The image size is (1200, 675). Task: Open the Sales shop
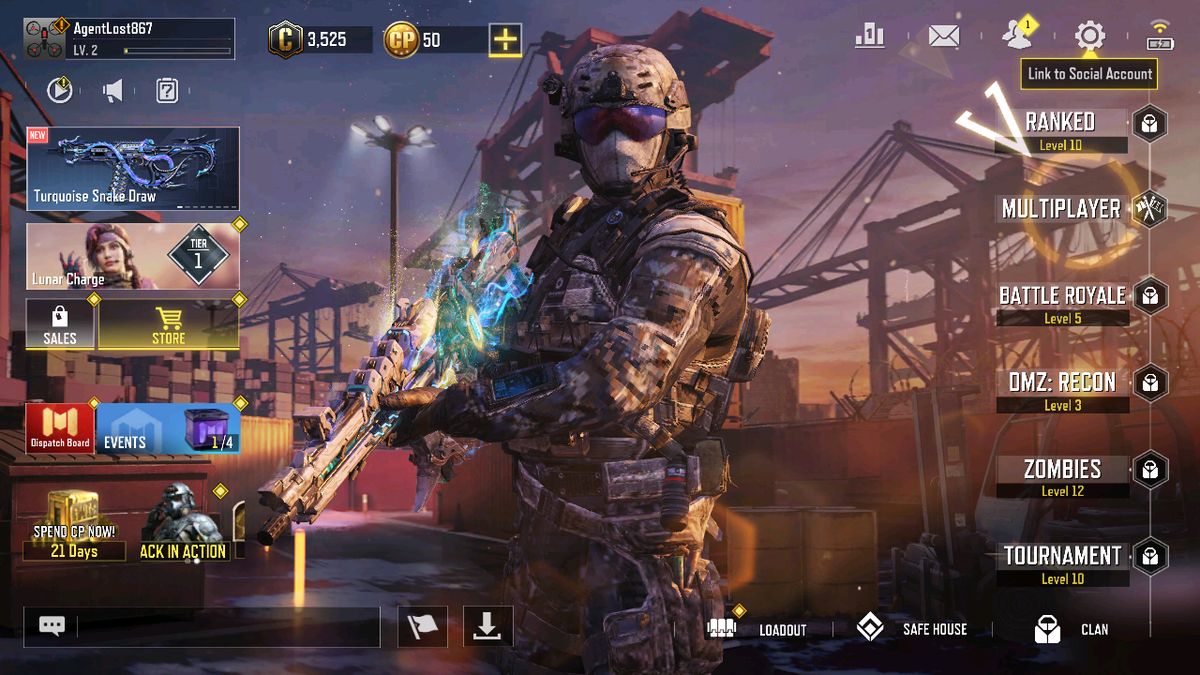[60, 326]
